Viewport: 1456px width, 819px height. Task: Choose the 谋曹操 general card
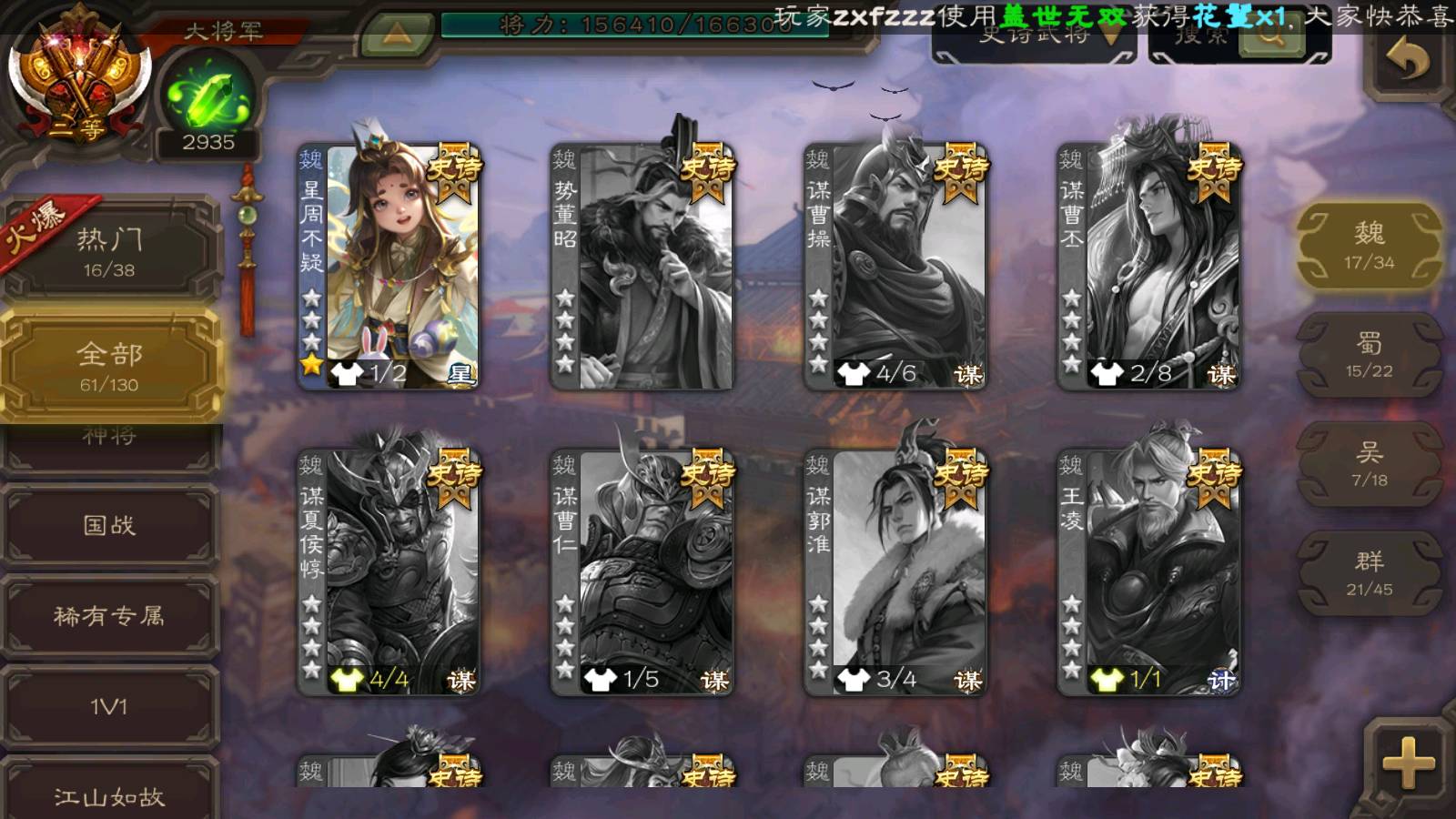click(x=895, y=268)
